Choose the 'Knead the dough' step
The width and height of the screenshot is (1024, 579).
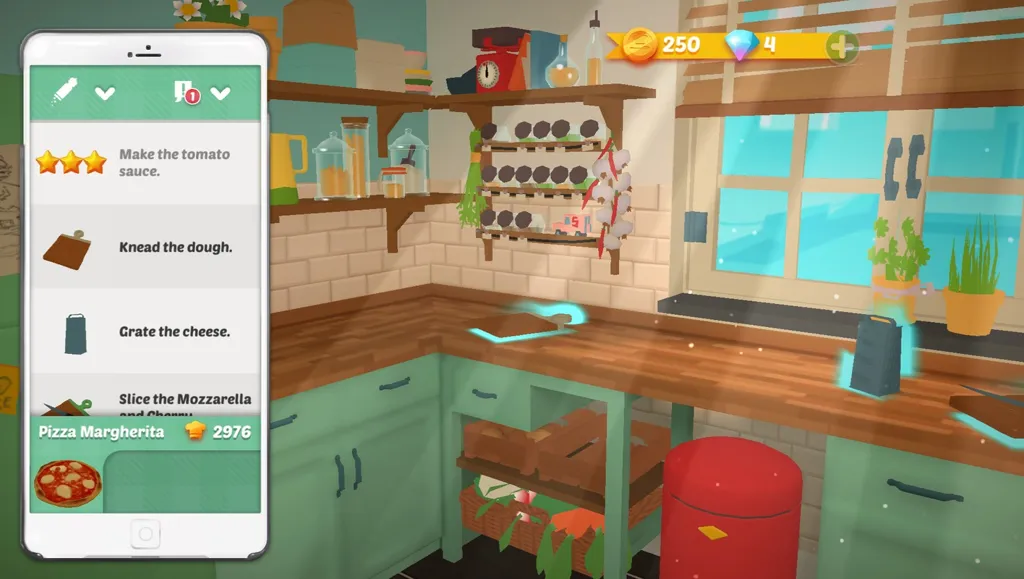coord(146,247)
